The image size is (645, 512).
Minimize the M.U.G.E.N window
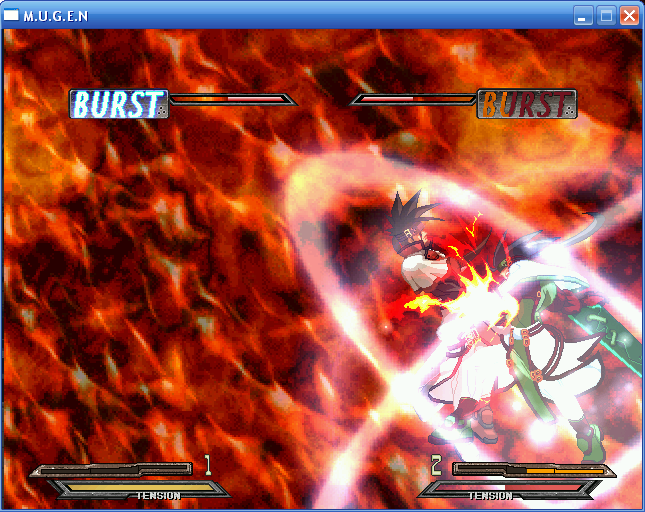(x=583, y=15)
